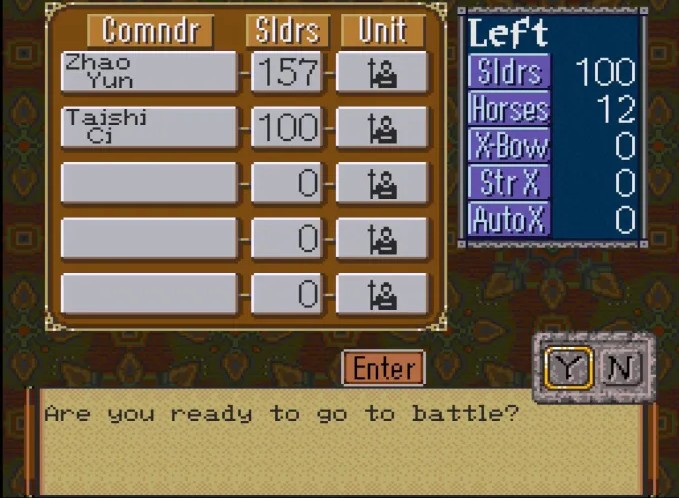Decline with the N button

point(621,368)
